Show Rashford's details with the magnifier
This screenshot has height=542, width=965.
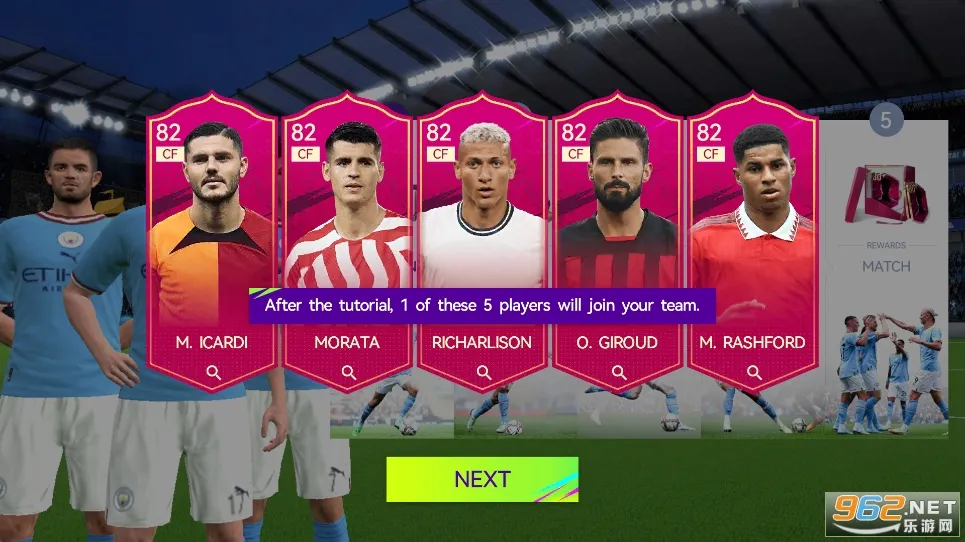click(753, 373)
